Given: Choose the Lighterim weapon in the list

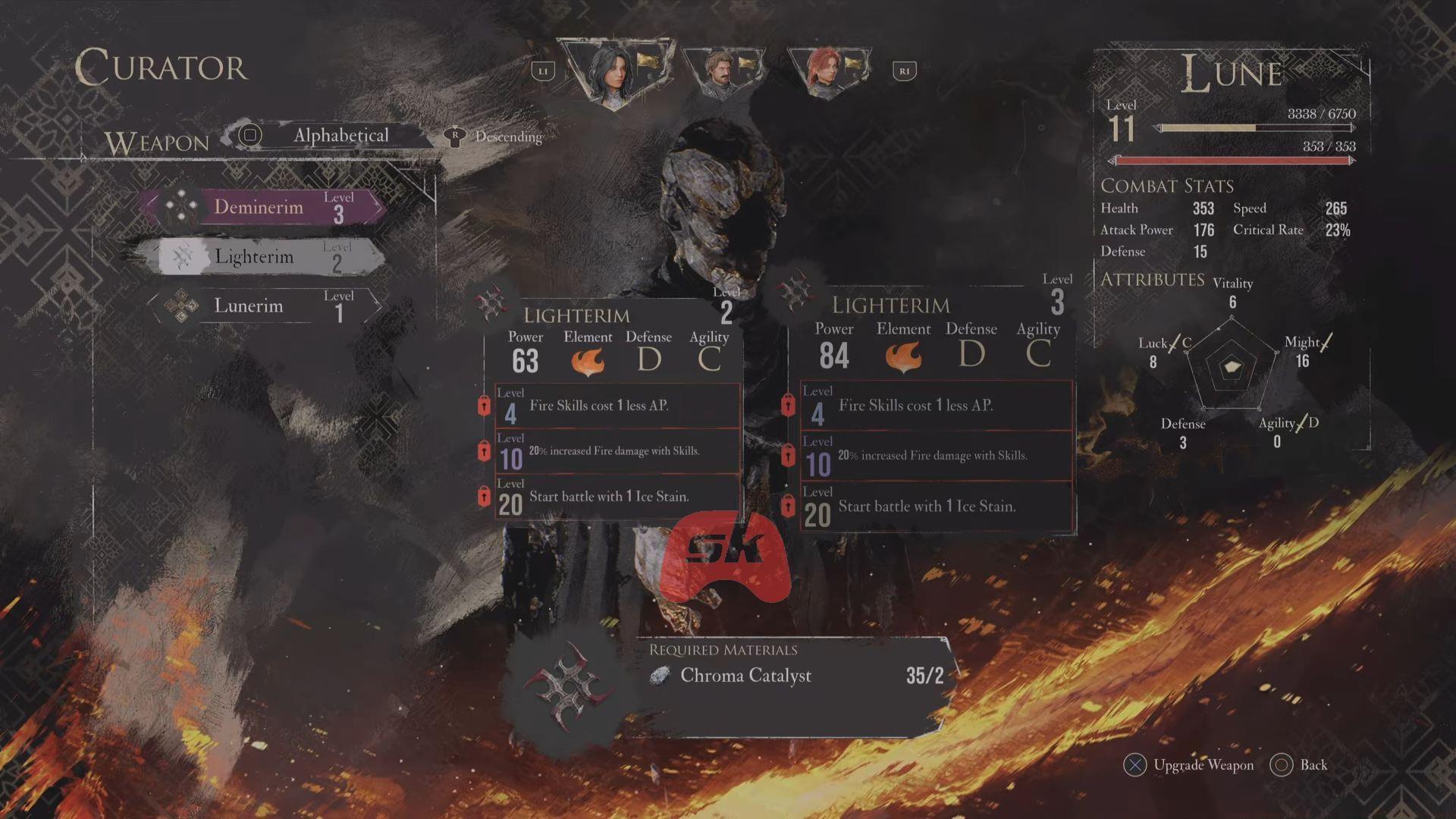Looking at the screenshot, I should coord(262,256).
